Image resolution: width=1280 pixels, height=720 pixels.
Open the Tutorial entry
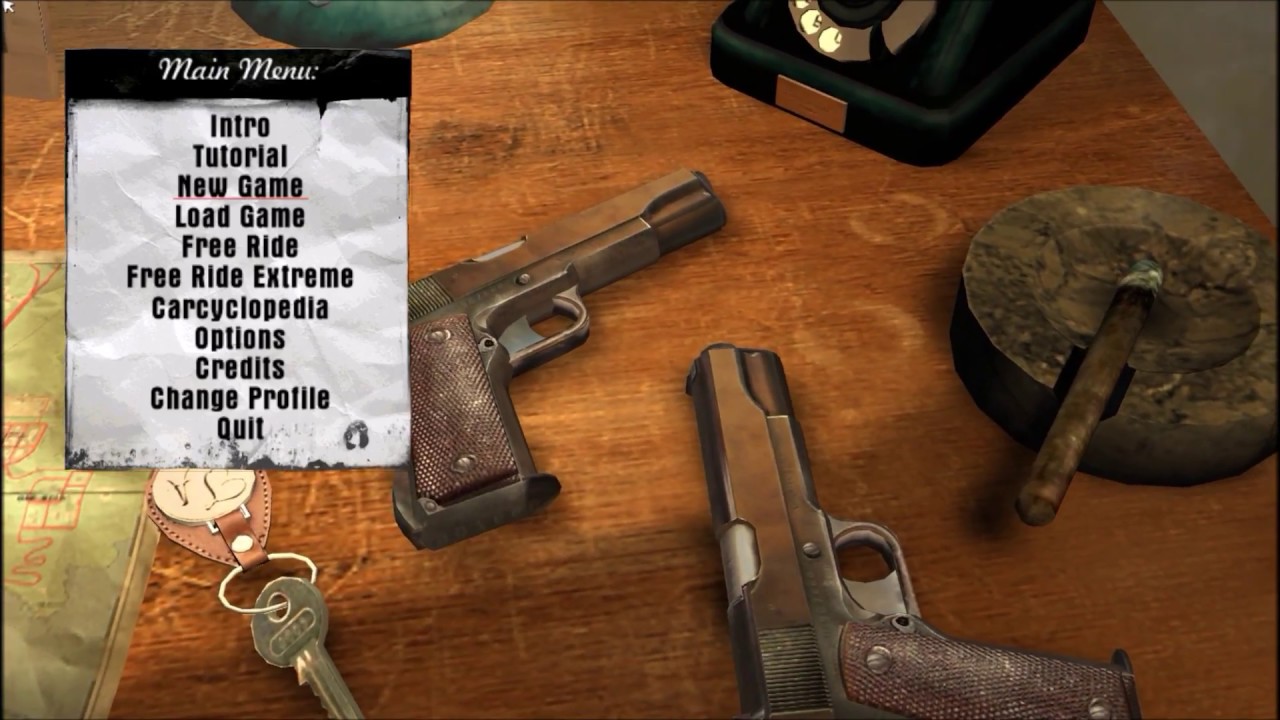240,156
